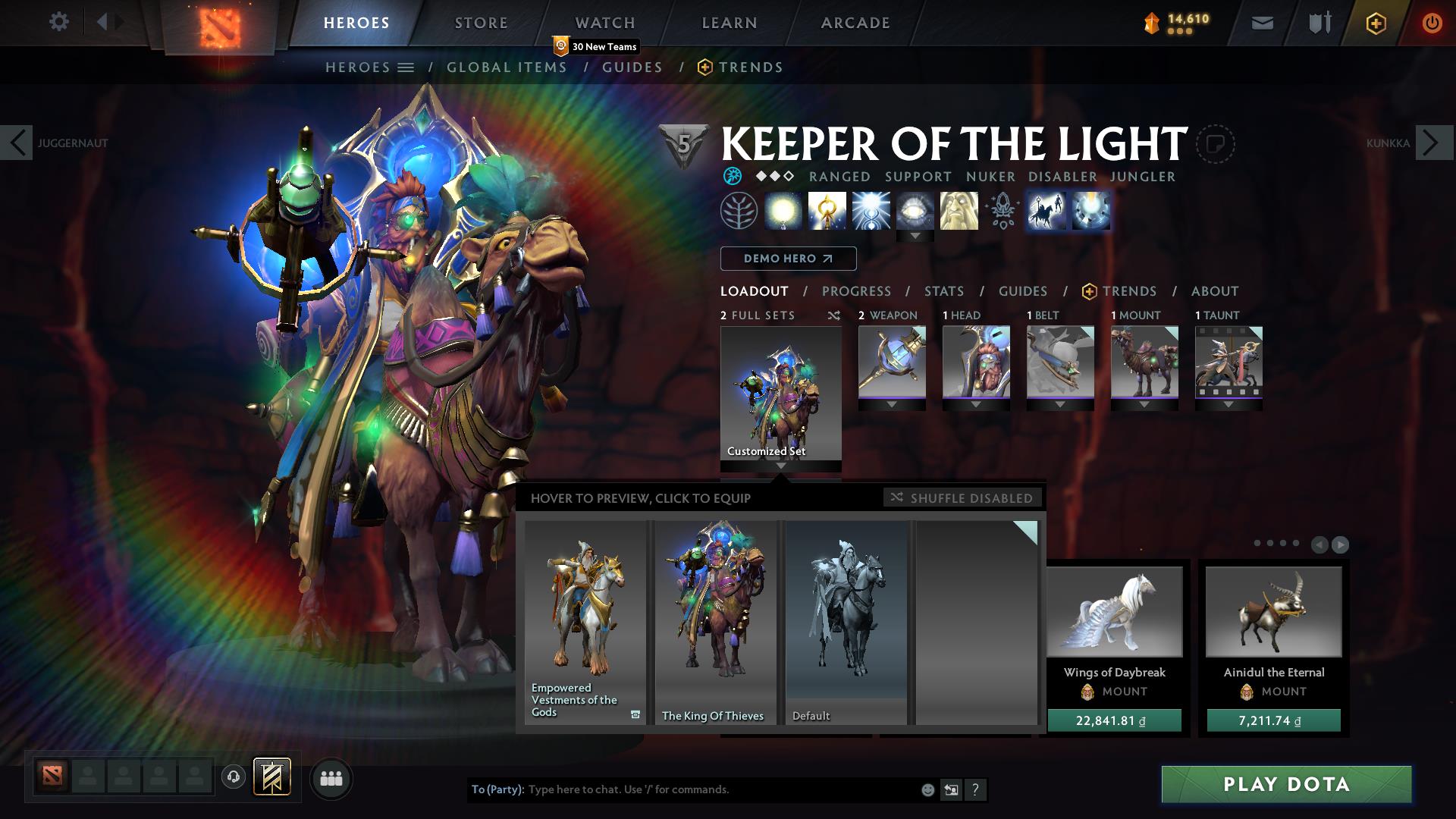Quit the game with power button

click(x=1432, y=23)
